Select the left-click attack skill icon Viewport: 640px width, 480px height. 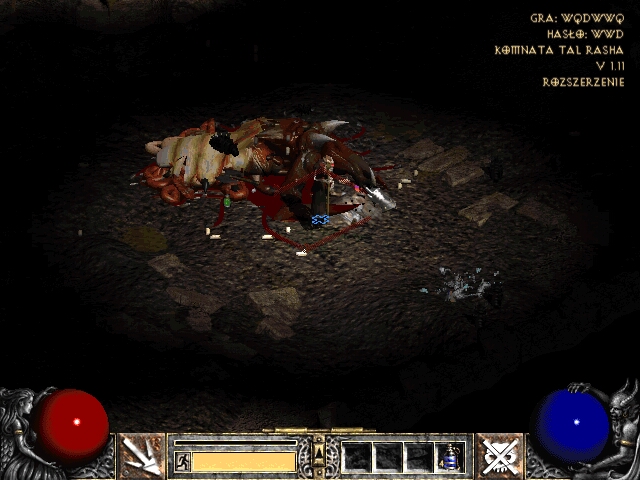[x=141, y=456]
